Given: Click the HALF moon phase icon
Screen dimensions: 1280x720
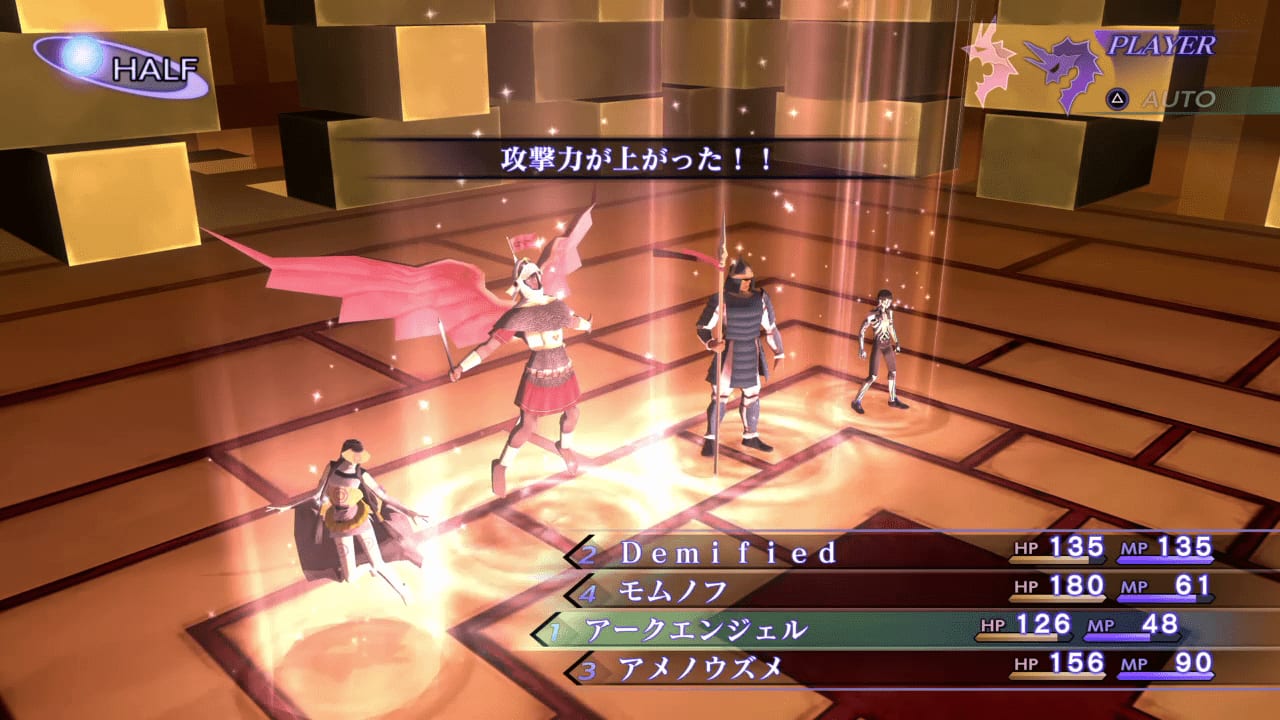Looking at the screenshot, I should [110, 60].
